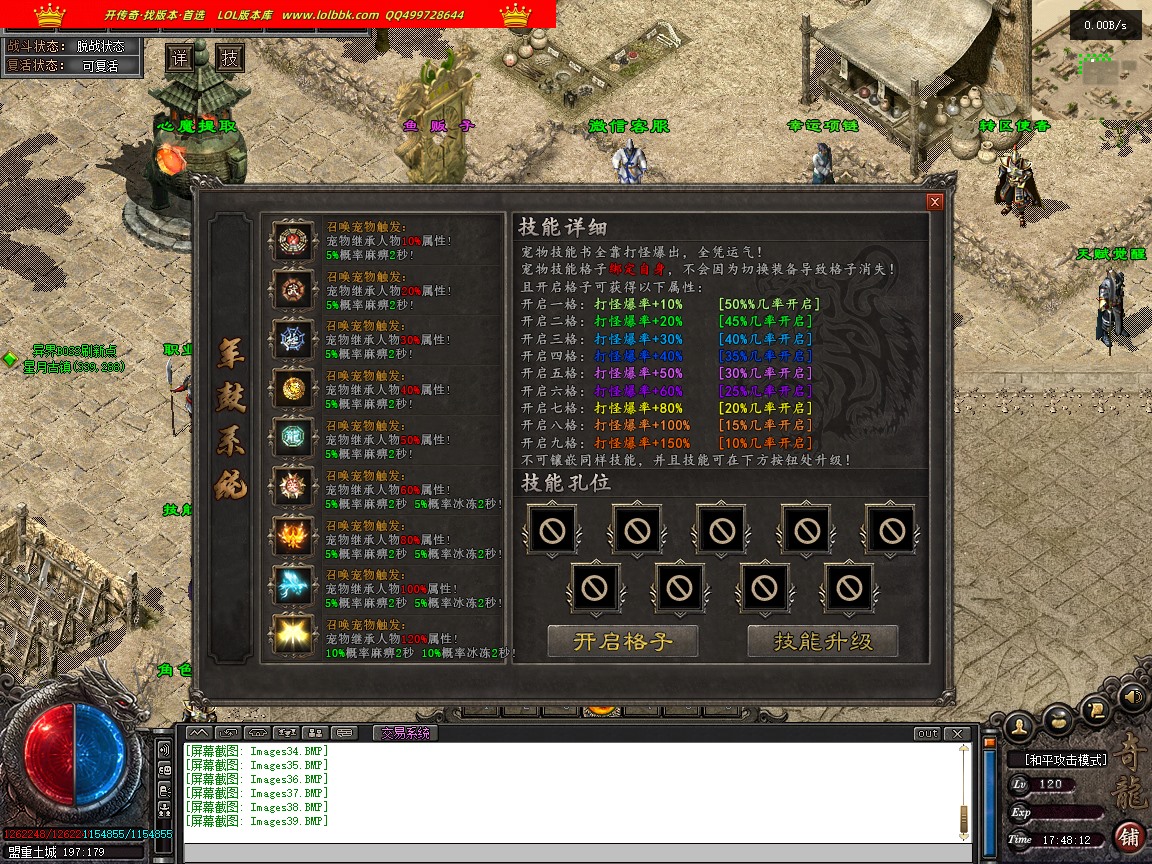Select the 龍 emblem skill with 50% inheritance
This screenshot has width=1152, height=864.
click(293, 439)
